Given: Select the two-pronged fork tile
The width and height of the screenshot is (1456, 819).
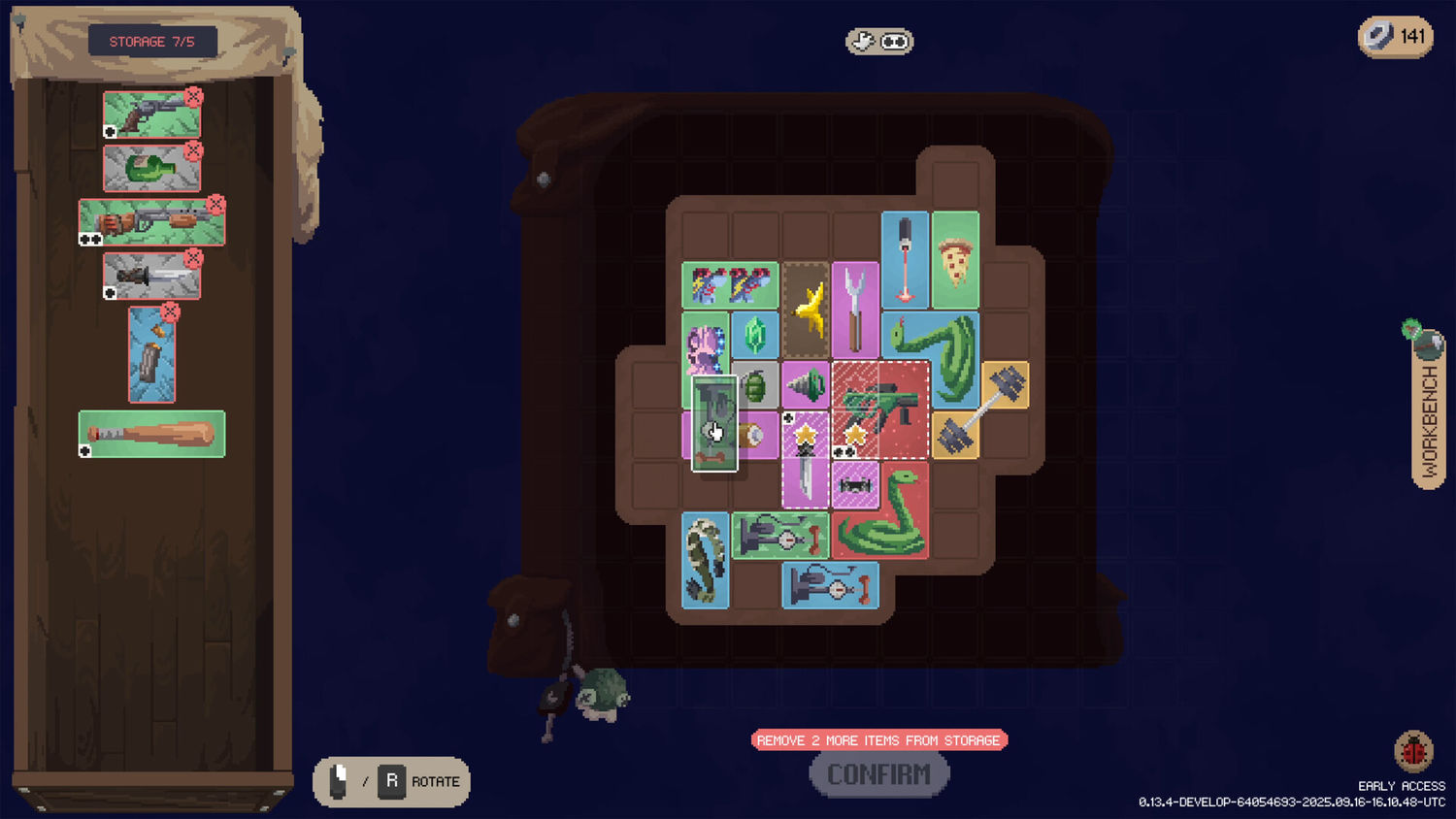Looking at the screenshot, I should tap(855, 311).
